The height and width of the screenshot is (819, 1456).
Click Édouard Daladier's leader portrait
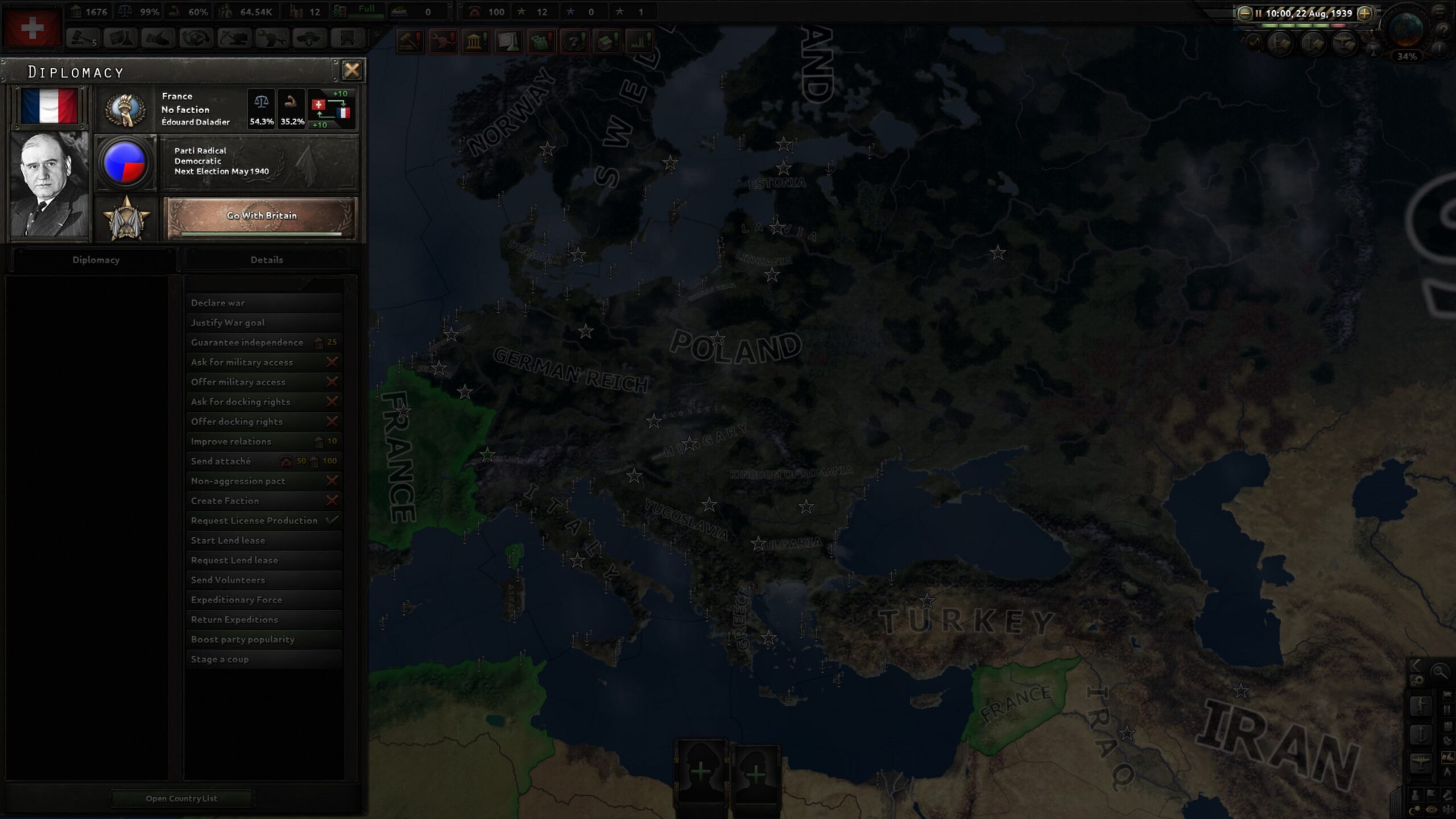coord(49,185)
